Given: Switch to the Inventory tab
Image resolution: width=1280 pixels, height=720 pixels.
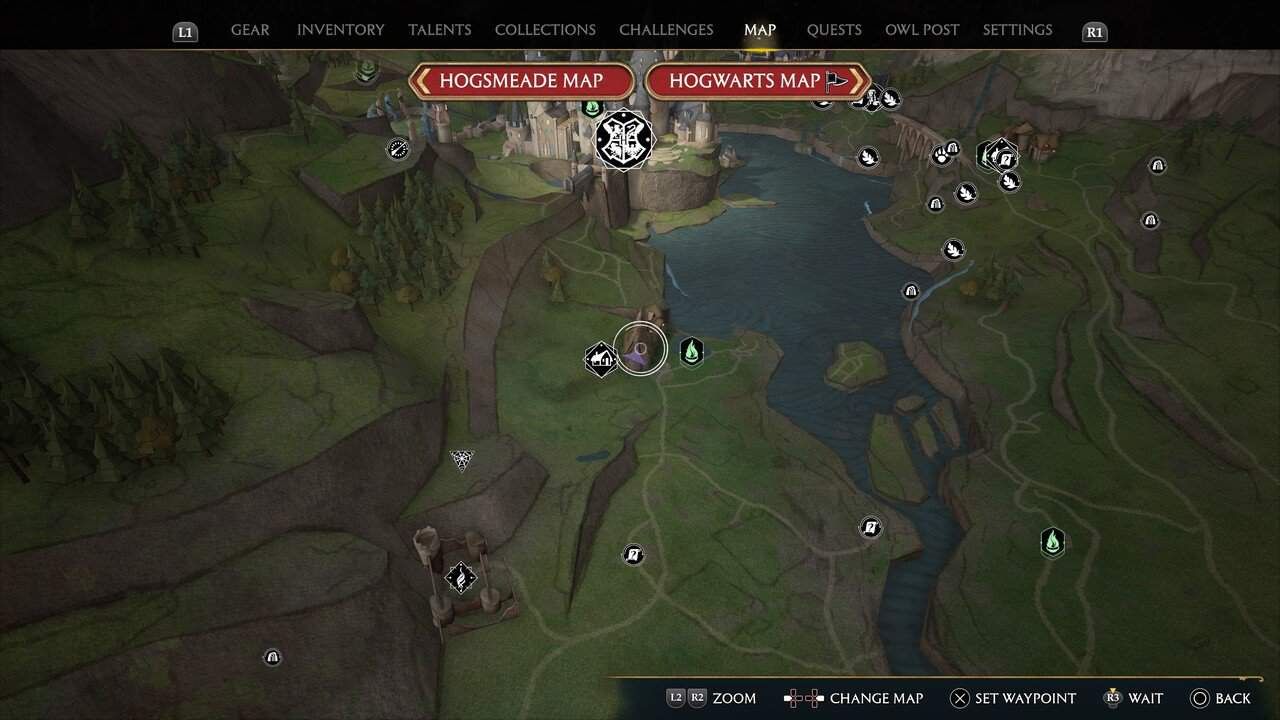Looking at the screenshot, I should tap(341, 30).
